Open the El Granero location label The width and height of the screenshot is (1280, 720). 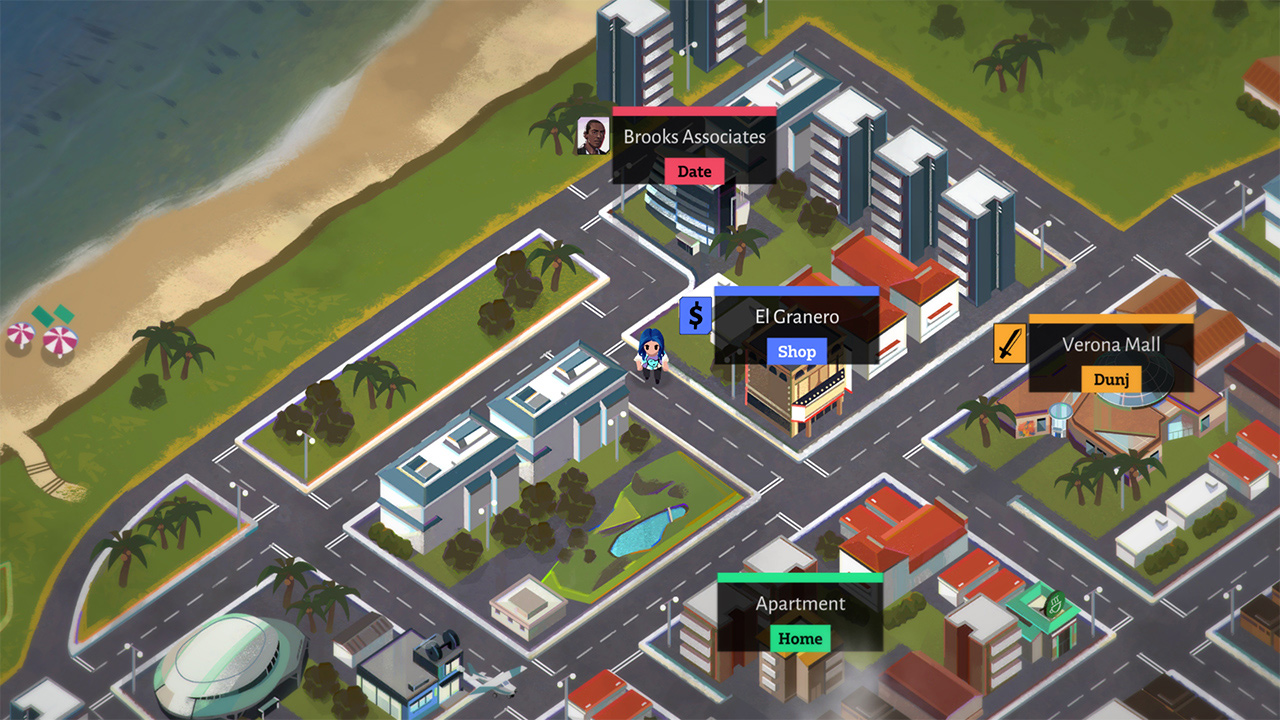(x=796, y=316)
